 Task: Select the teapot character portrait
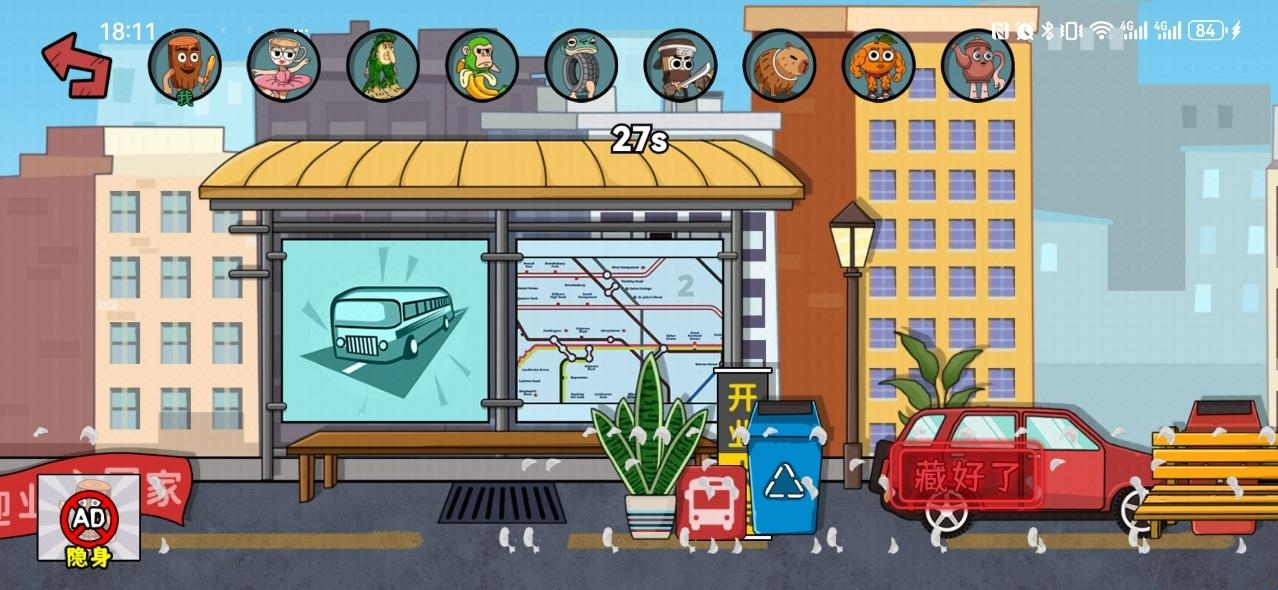[x=977, y=65]
